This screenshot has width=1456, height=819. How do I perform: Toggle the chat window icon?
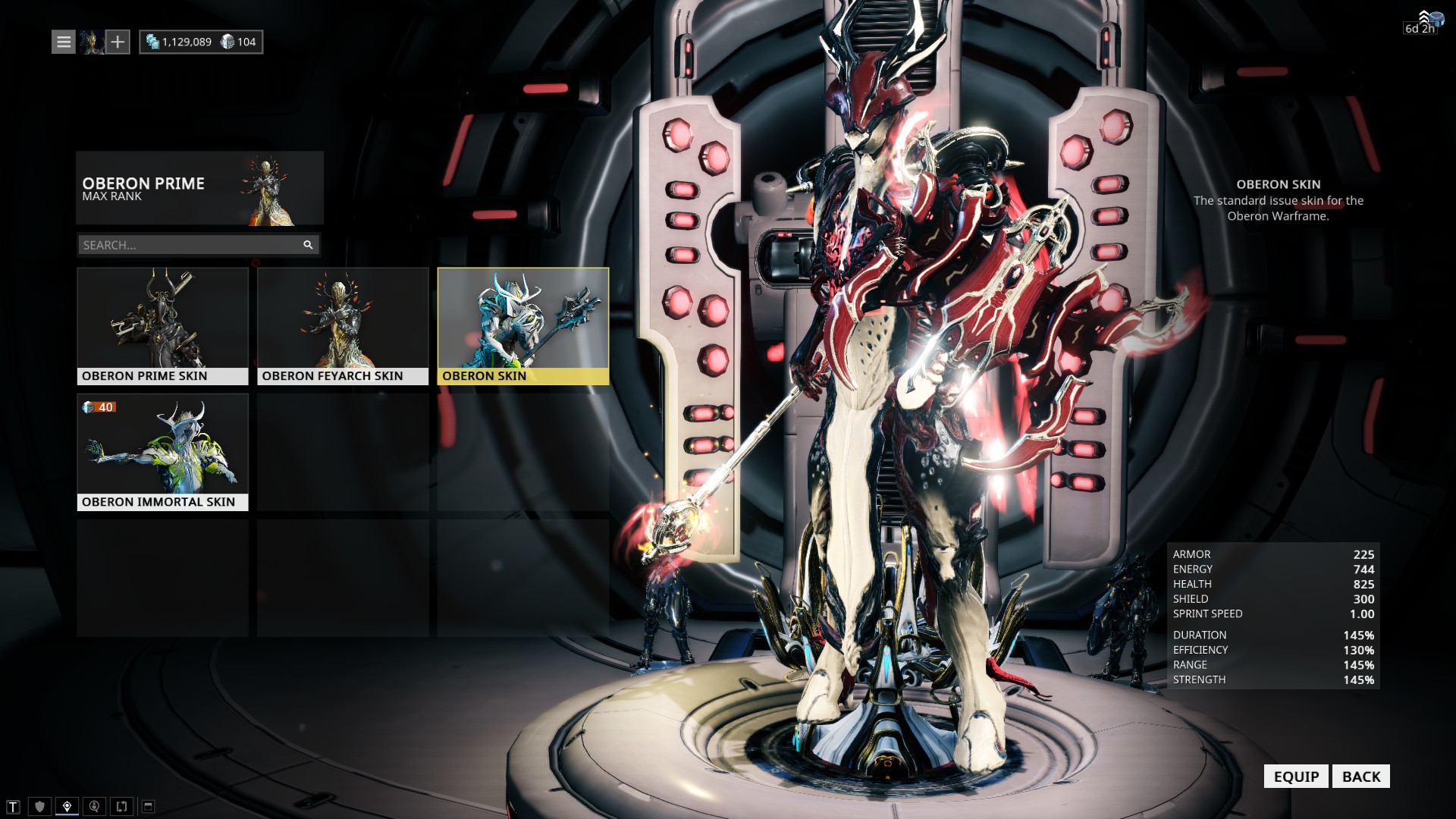(149, 806)
